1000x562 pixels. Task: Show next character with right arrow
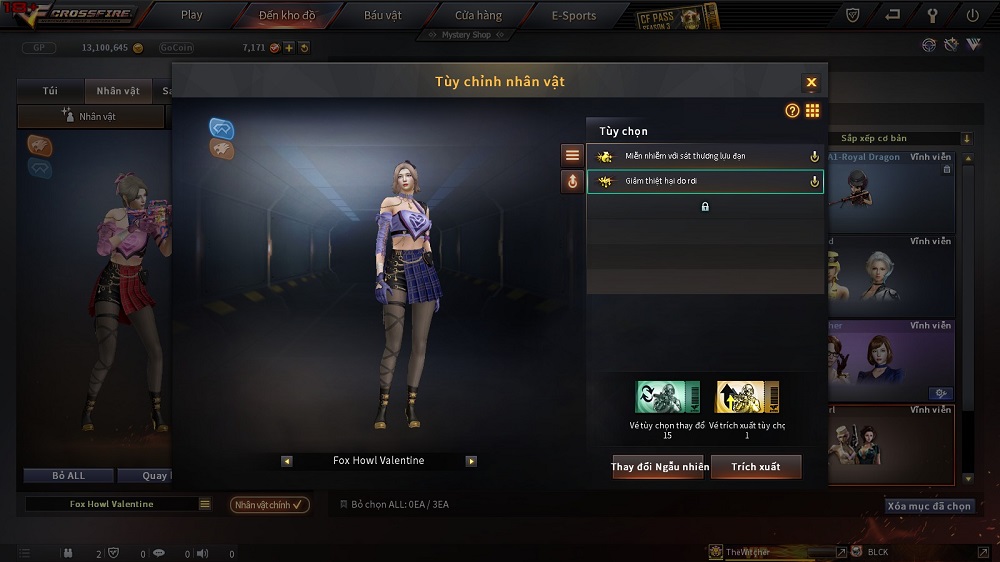tap(471, 461)
